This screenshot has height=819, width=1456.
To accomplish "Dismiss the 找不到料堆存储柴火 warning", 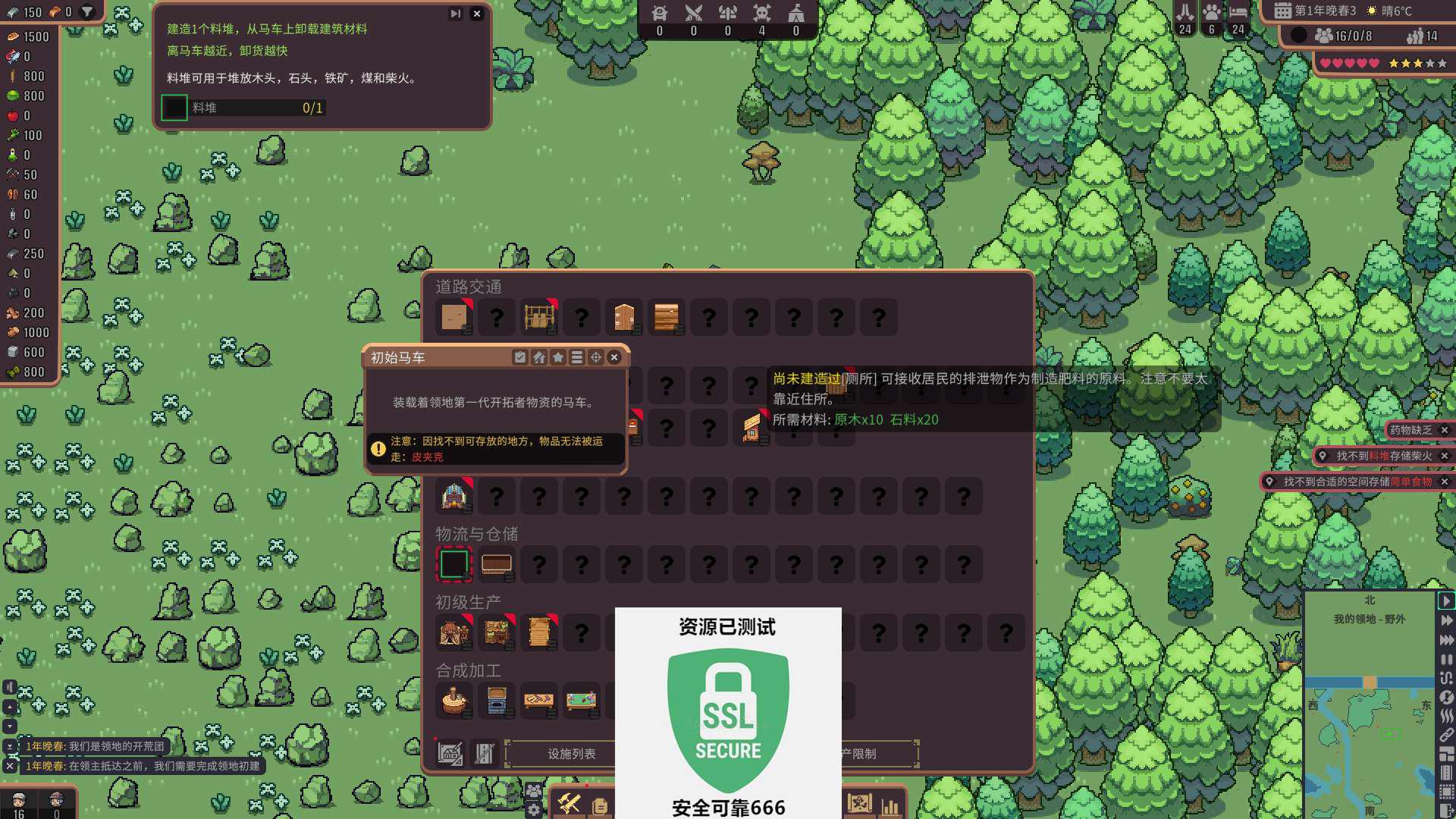I will pyautogui.click(x=1445, y=456).
